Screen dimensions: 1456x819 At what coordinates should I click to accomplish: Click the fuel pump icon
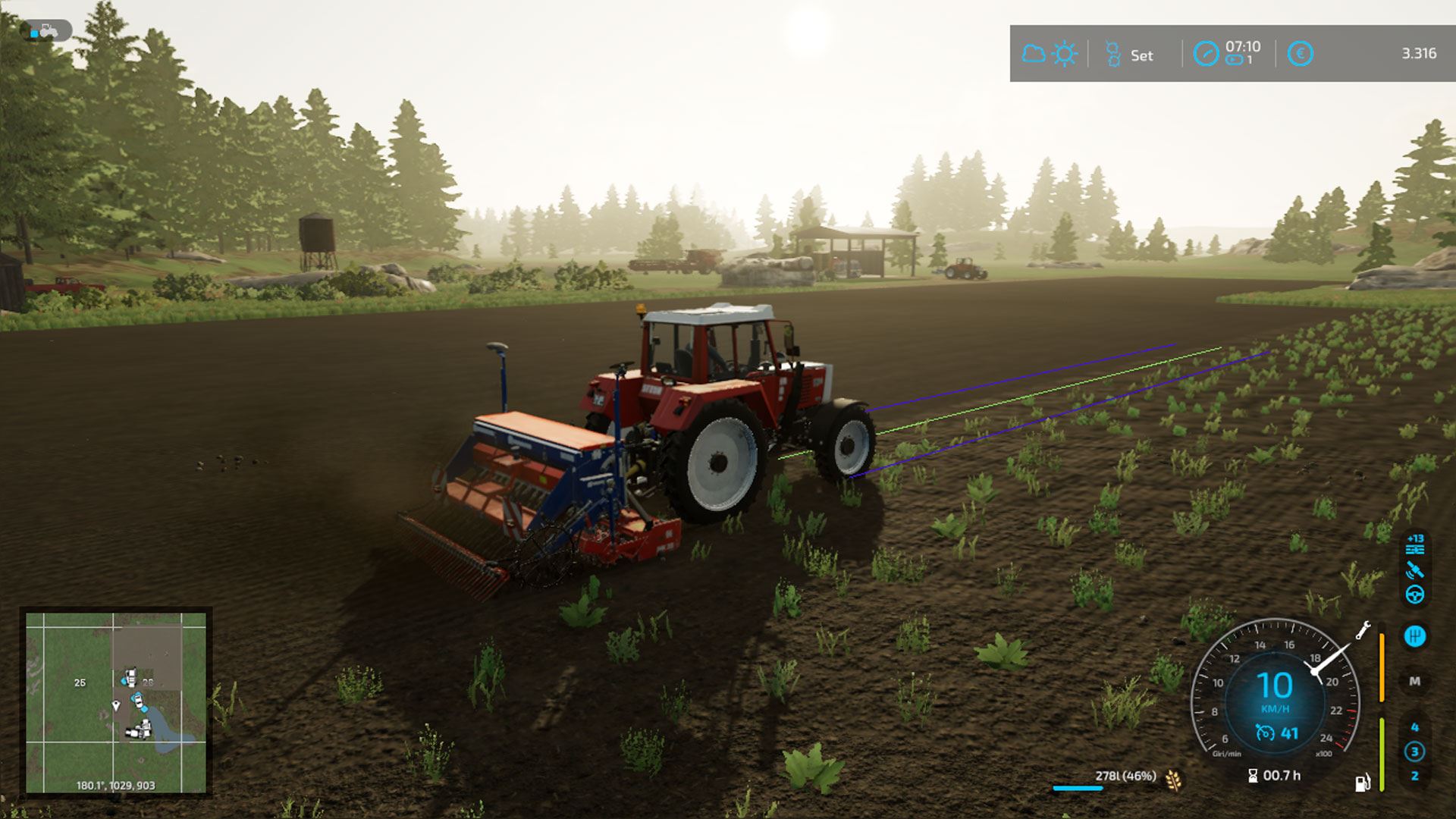[x=1362, y=783]
